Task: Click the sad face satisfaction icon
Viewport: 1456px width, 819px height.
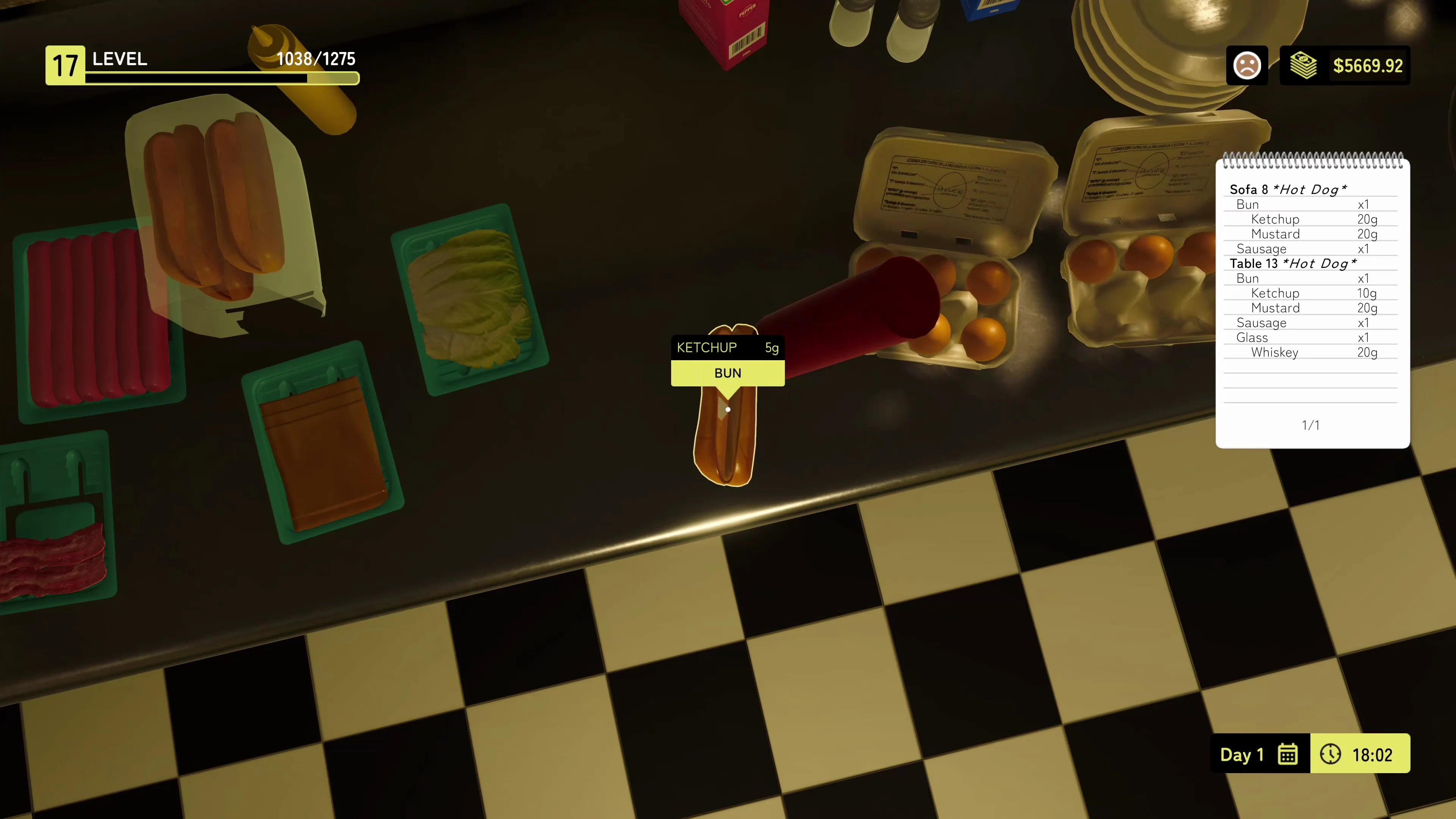Action: tap(1247, 65)
